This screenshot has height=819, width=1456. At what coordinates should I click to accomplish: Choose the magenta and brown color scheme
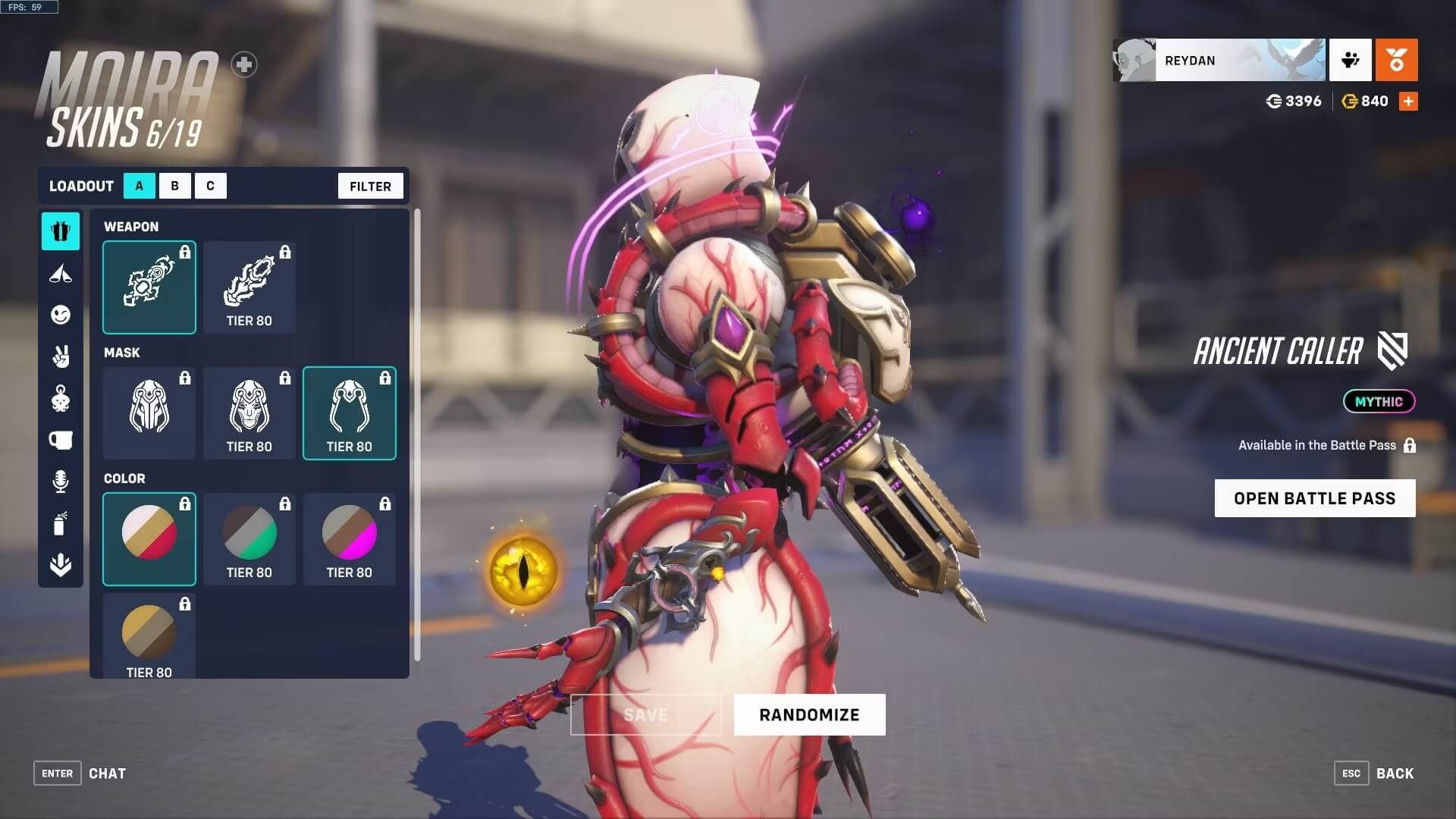point(350,539)
